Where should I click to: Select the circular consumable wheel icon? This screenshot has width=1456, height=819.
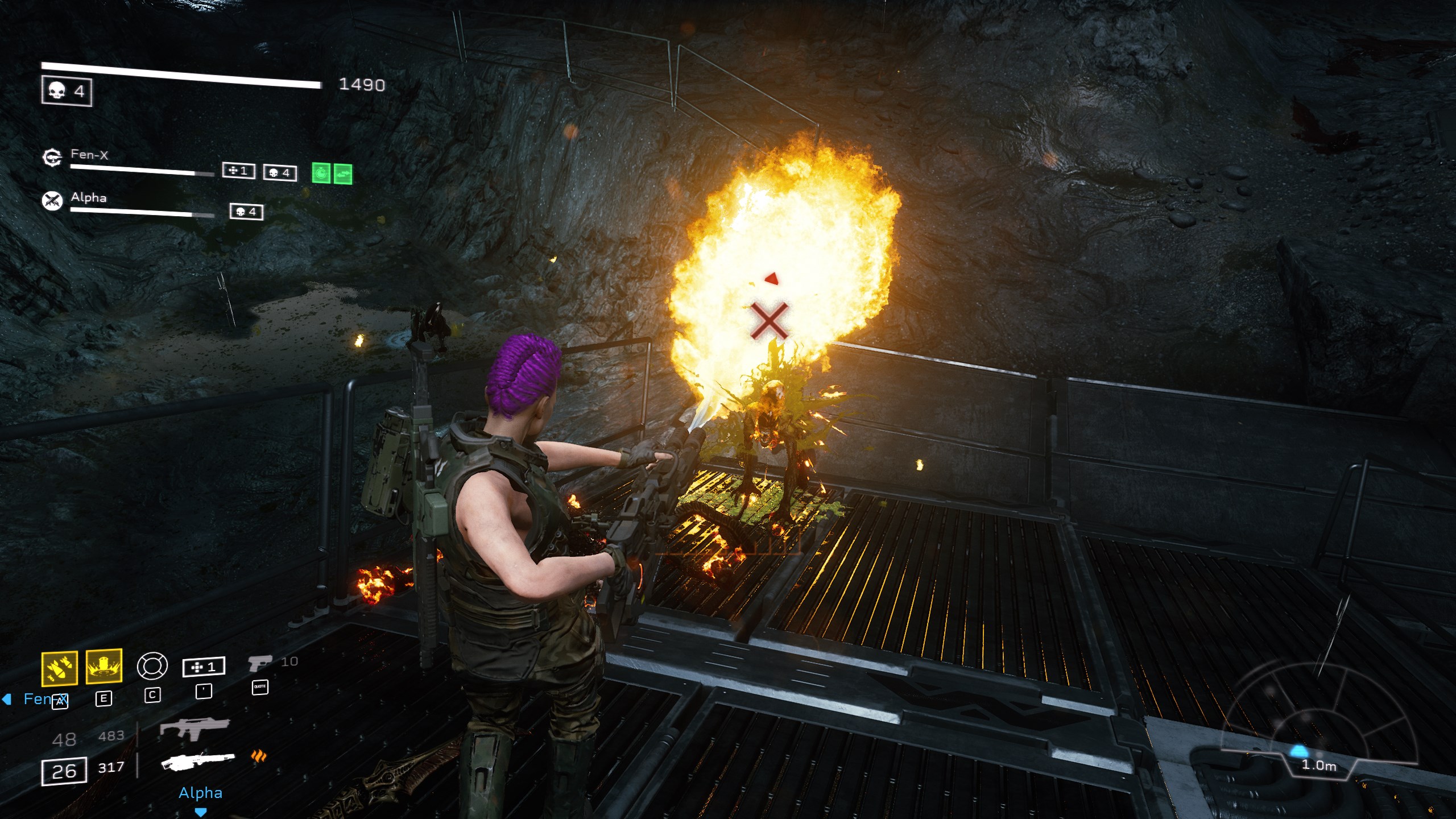click(152, 666)
